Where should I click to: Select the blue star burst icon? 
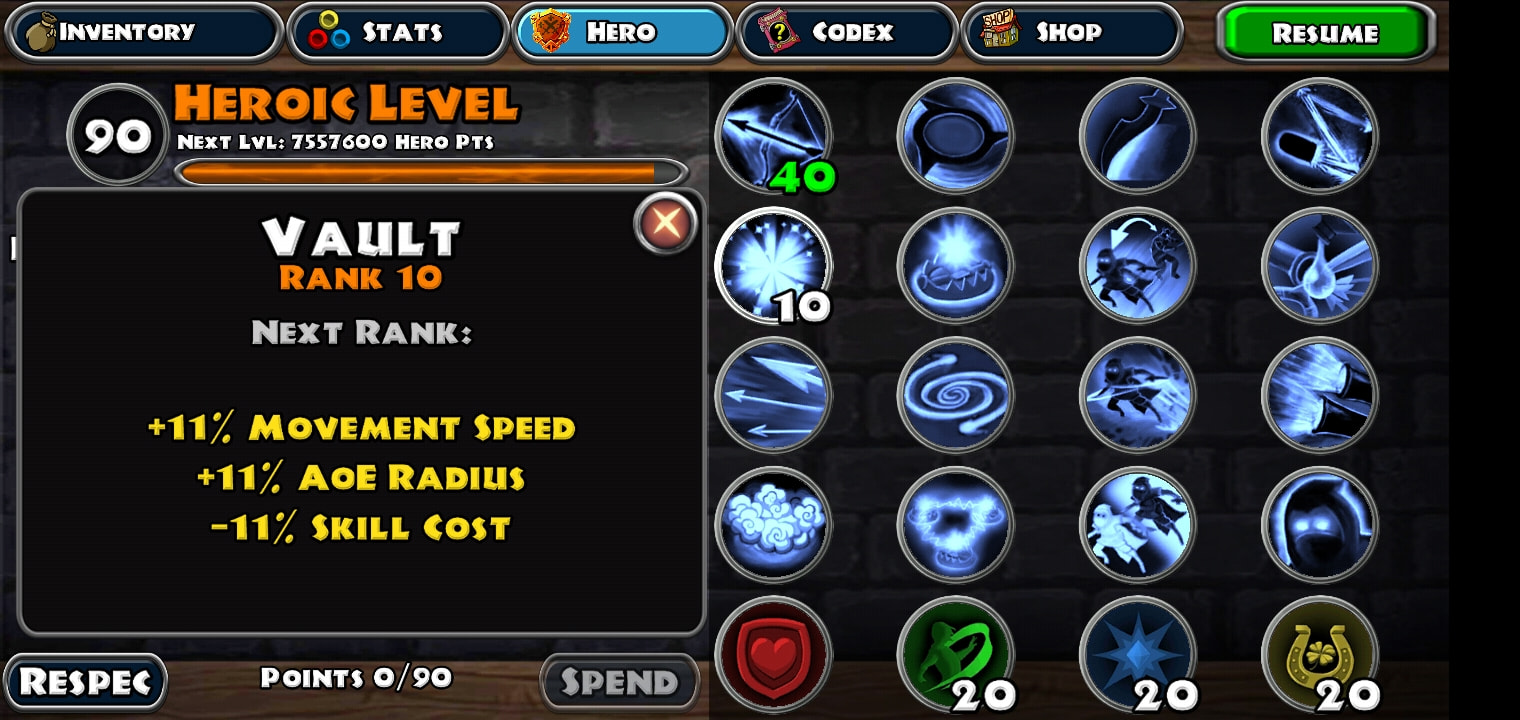pyautogui.click(x=1137, y=654)
